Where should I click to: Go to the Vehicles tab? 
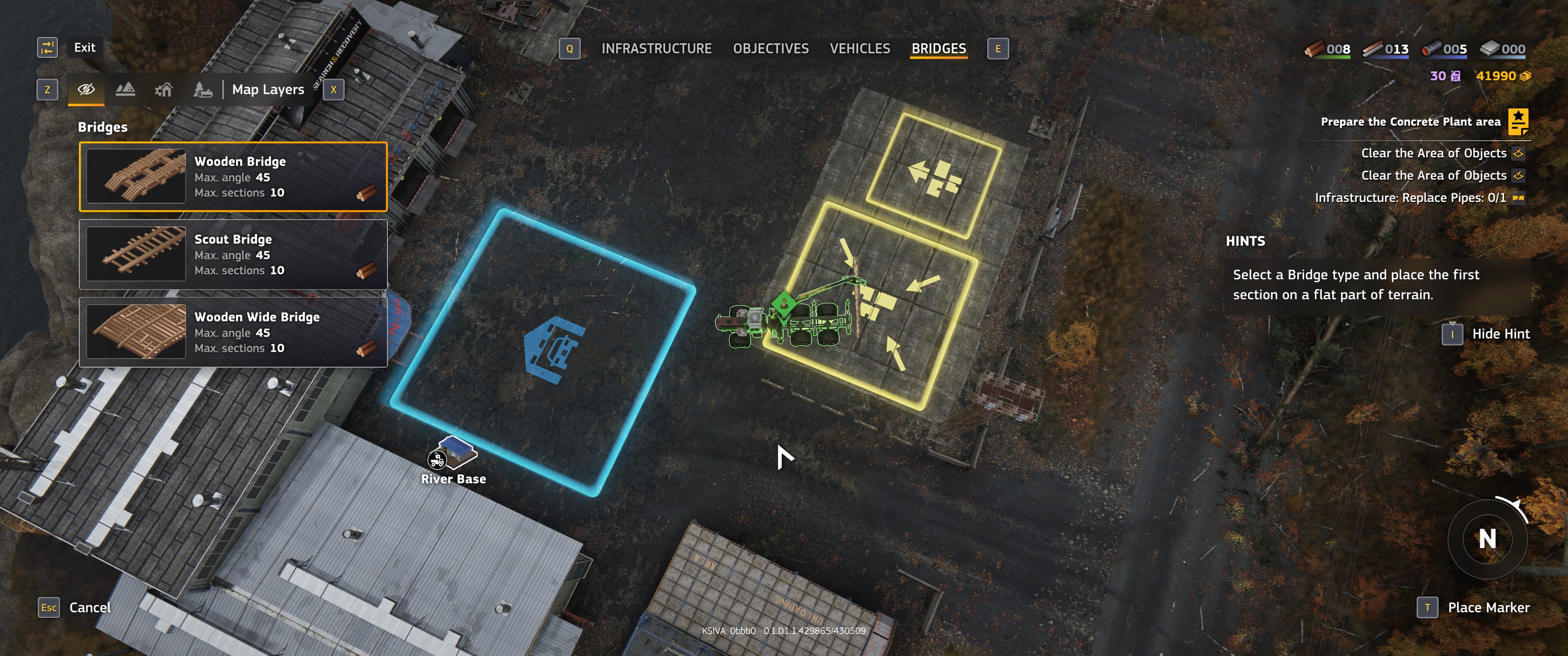point(860,49)
